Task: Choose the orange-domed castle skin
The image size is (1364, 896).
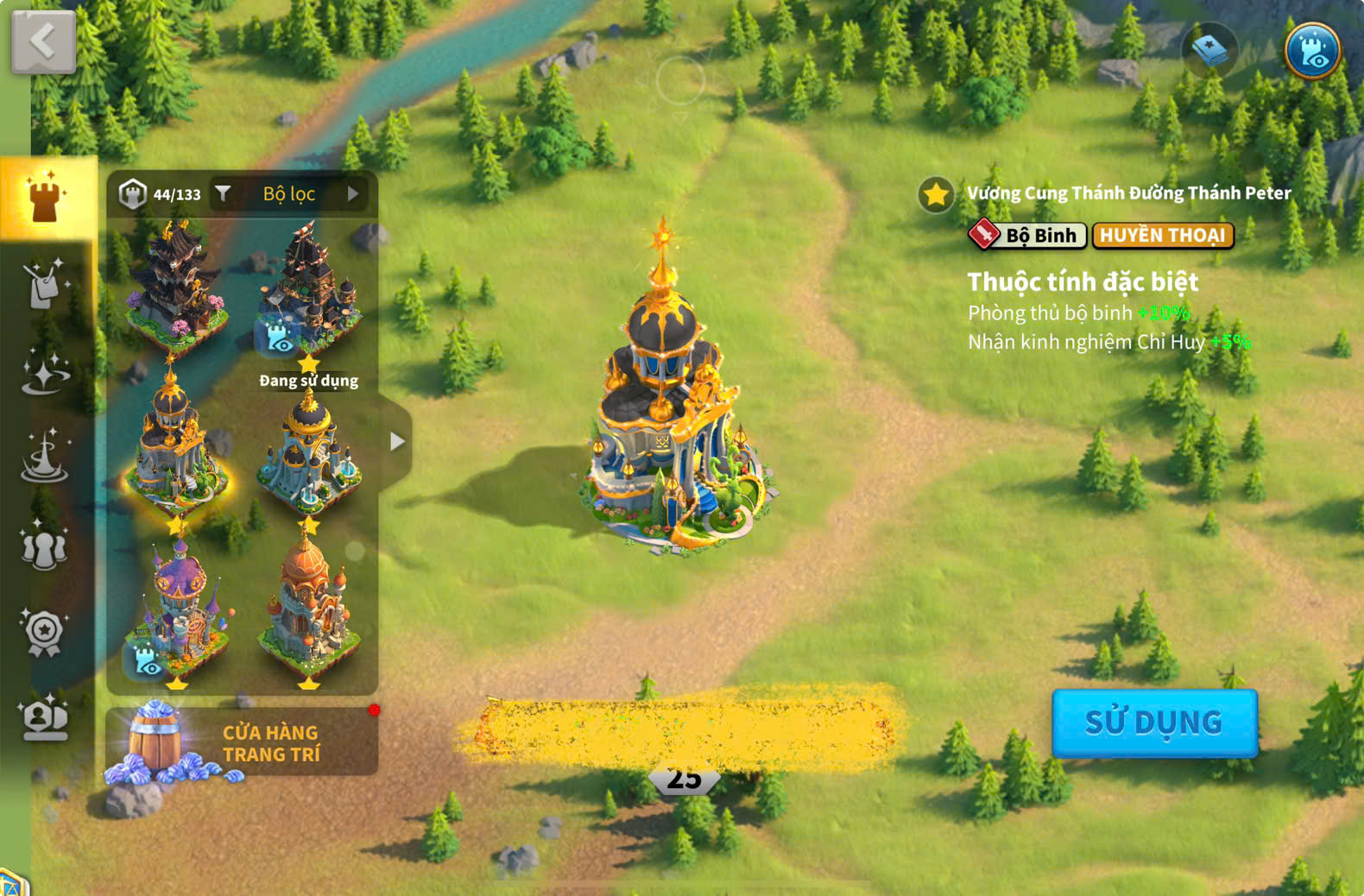Action: pyautogui.click(x=308, y=609)
